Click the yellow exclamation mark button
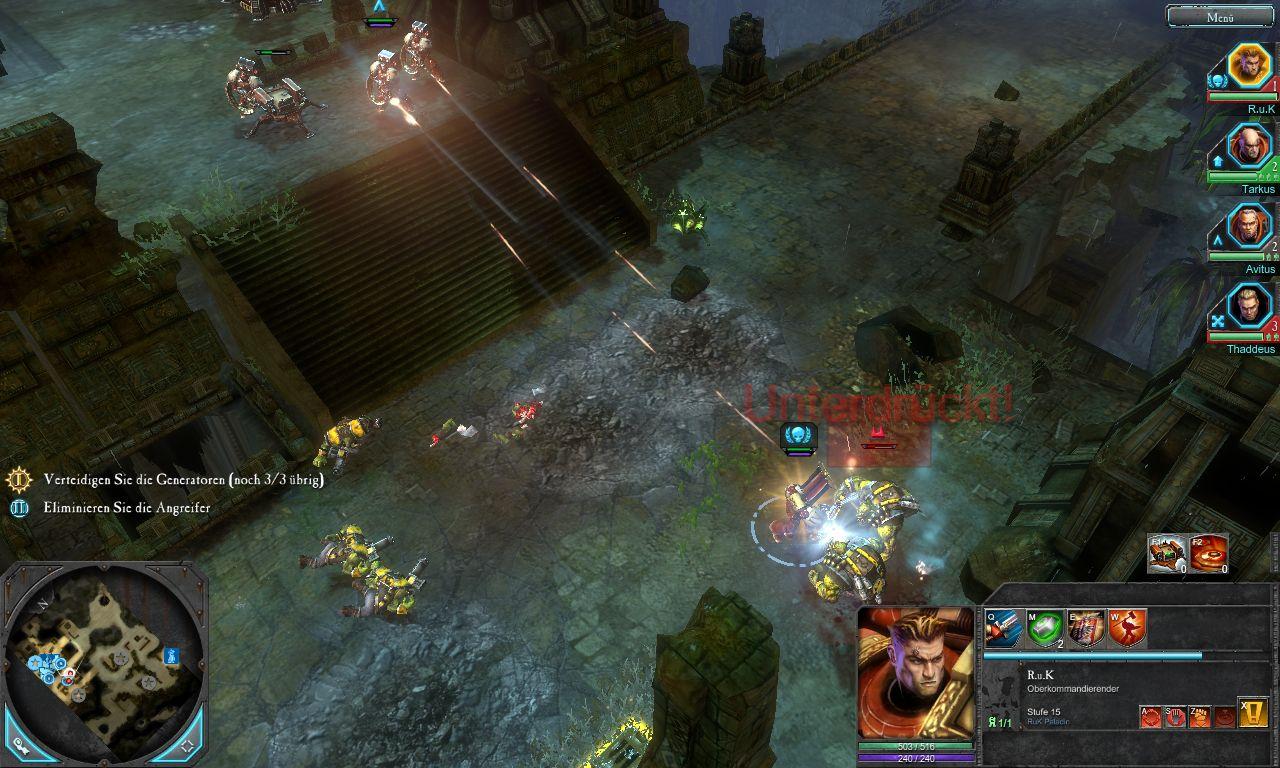This screenshot has height=768, width=1280. (x=1253, y=712)
